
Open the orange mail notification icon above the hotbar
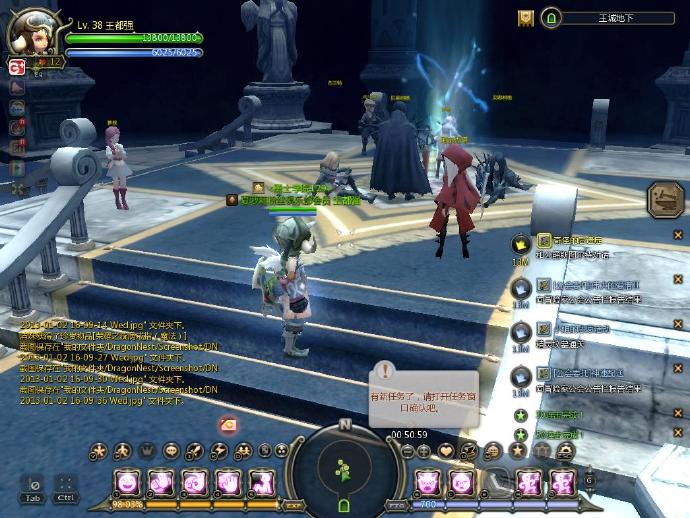pyautogui.click(x=228, y=425)
